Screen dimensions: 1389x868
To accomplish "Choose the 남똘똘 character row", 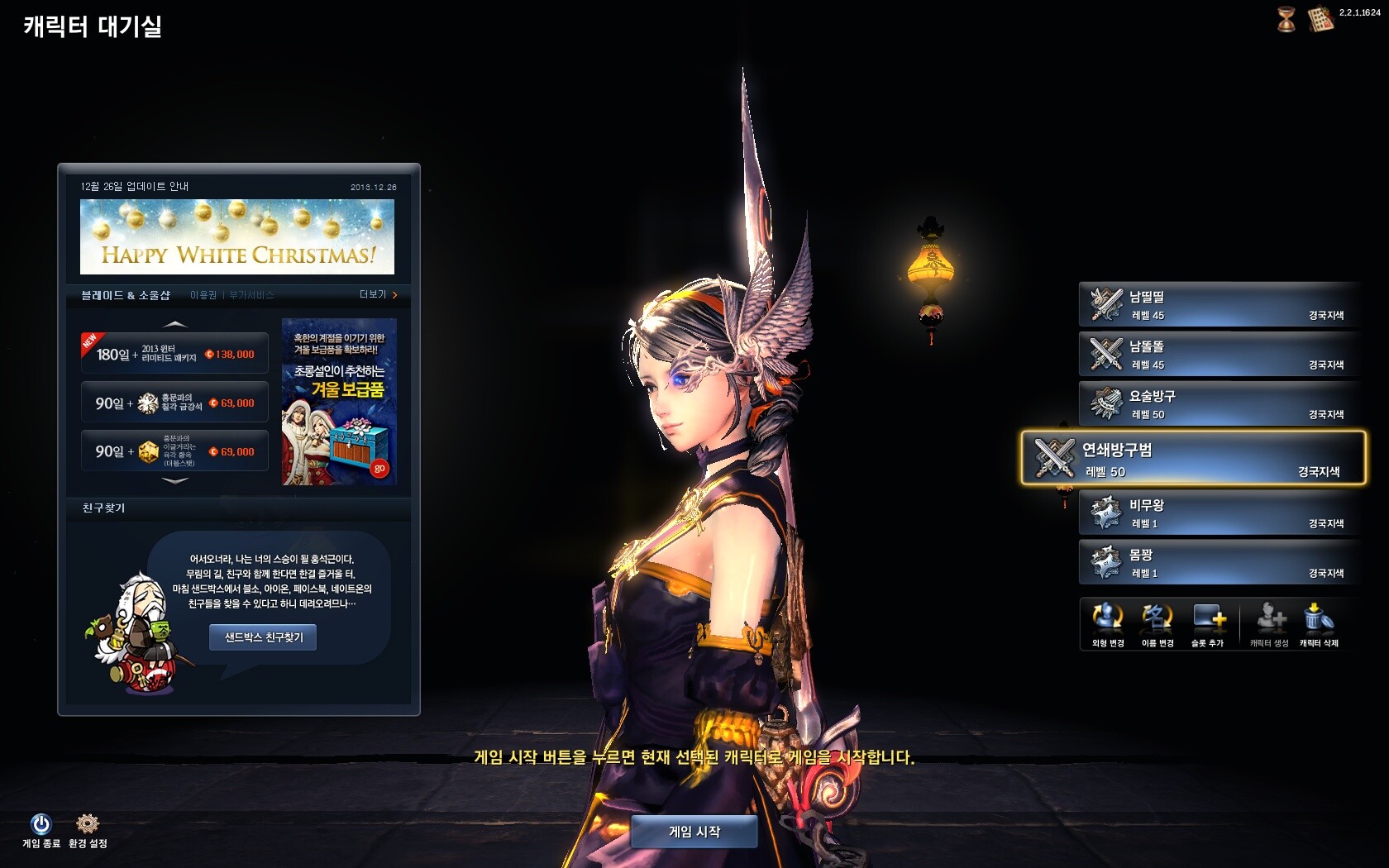I will pyautogui.click(x=1219, y=355).
